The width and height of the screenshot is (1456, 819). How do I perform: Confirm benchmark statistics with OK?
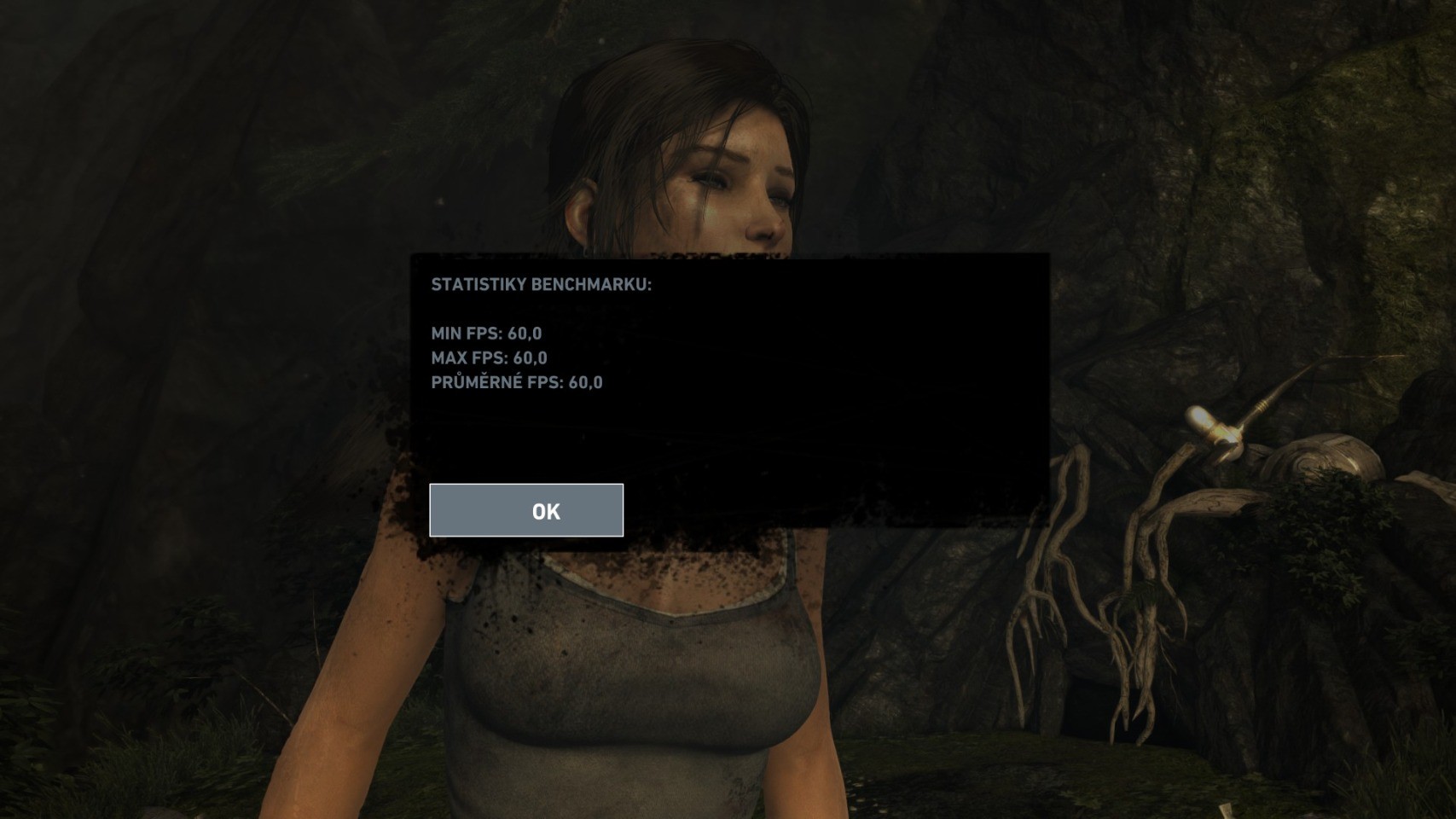pyautogui.click(x=526, y=510)
